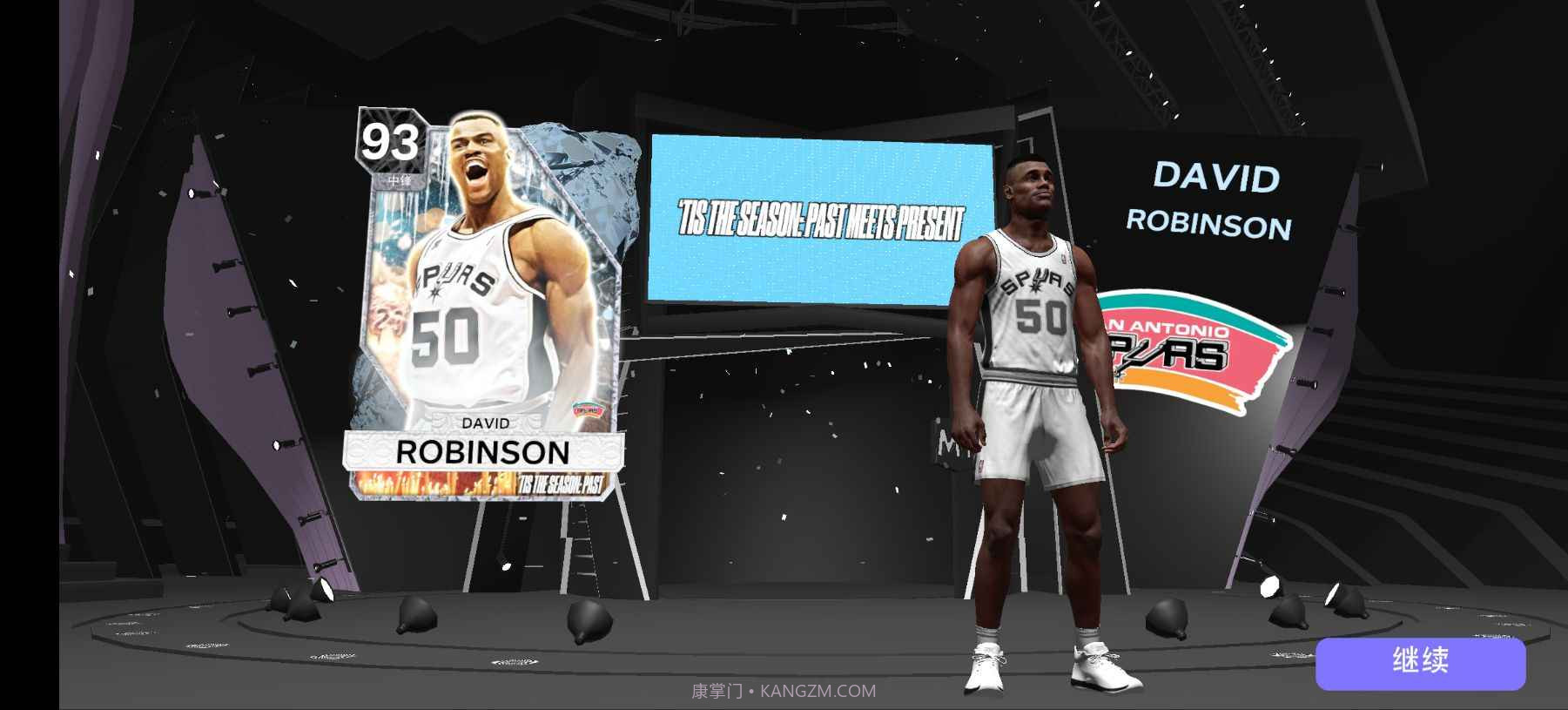The image size is (1568, 710).
Task: Click the small Spurs team emblem on the card
Action: click(589, 407)
